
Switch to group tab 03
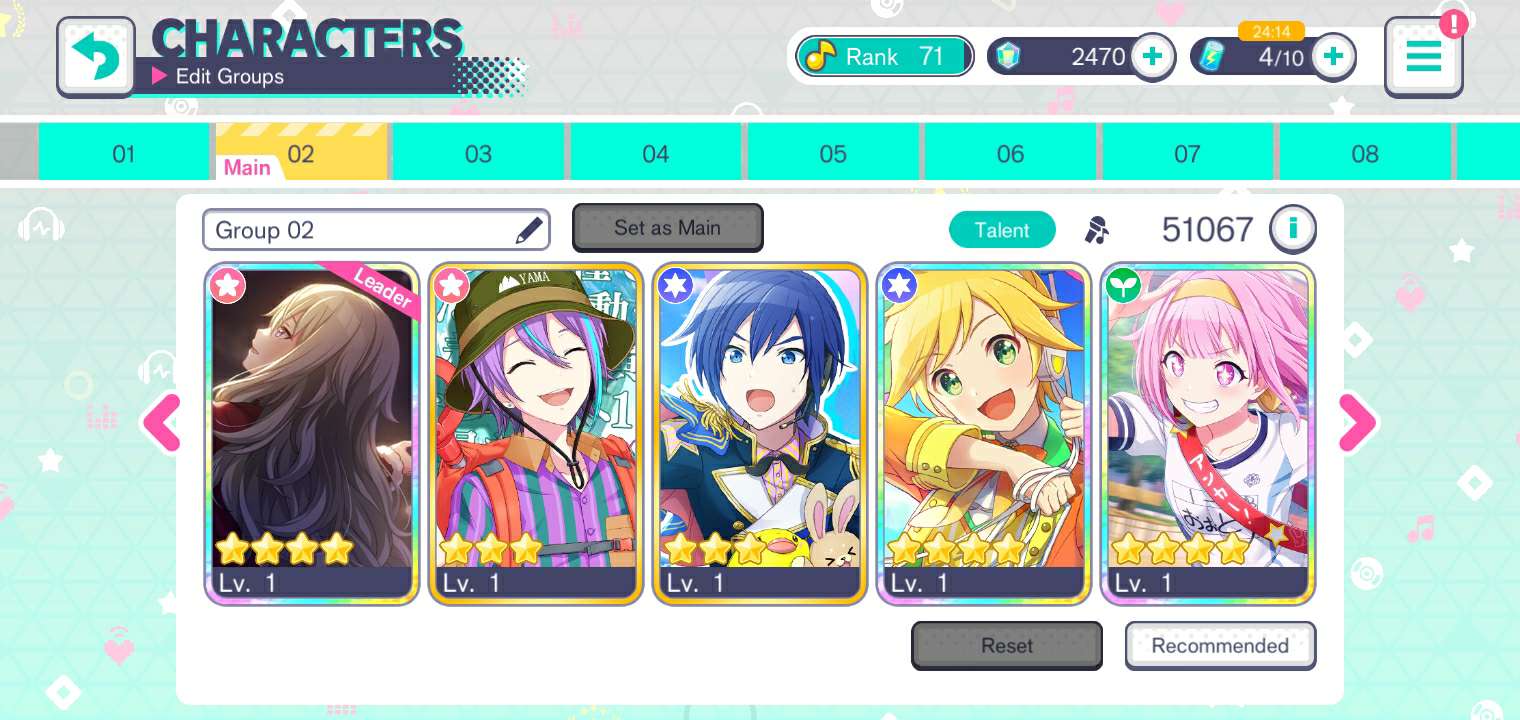tap(478, 154)
